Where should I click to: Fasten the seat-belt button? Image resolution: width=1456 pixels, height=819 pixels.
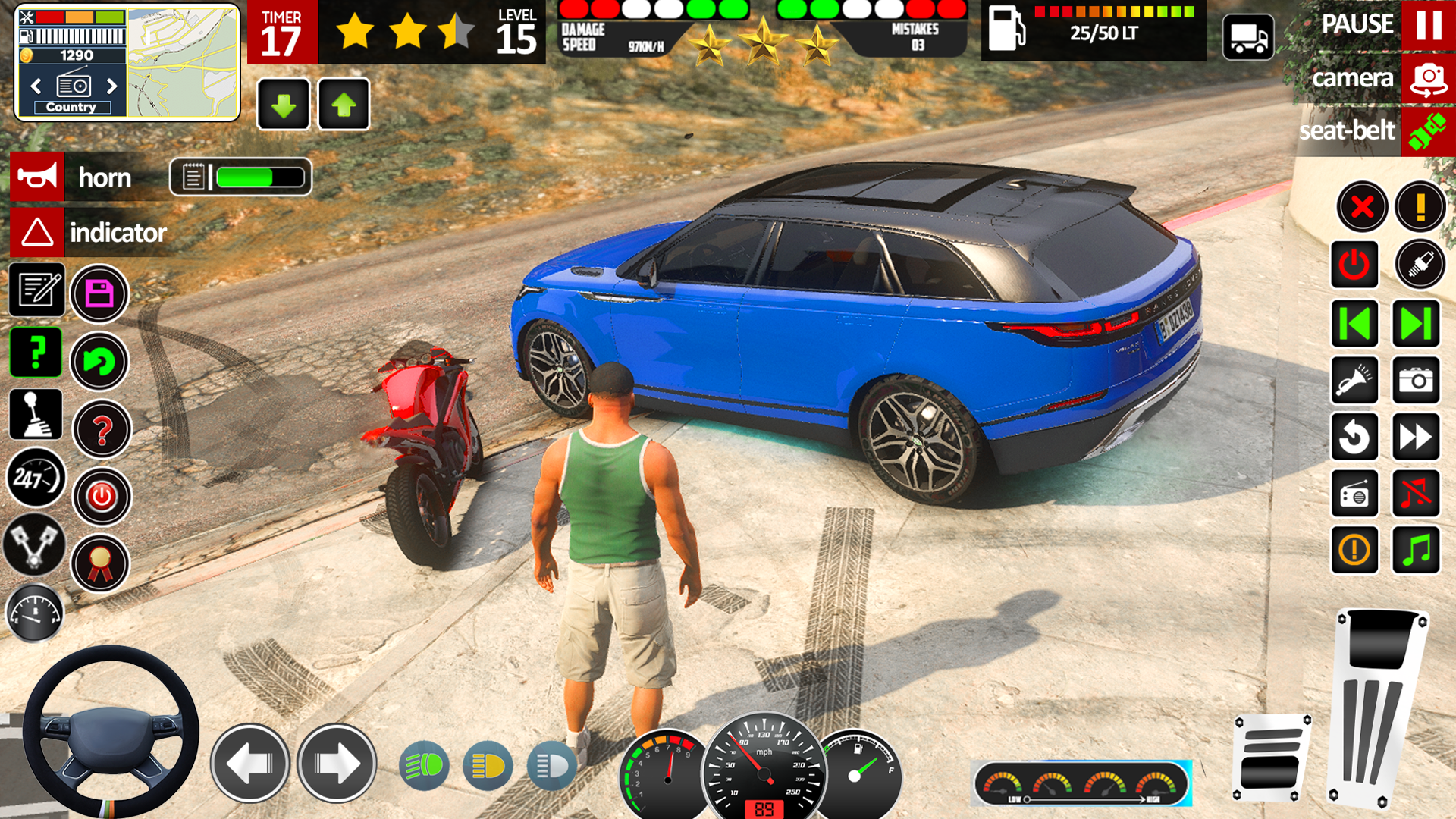1428,131
